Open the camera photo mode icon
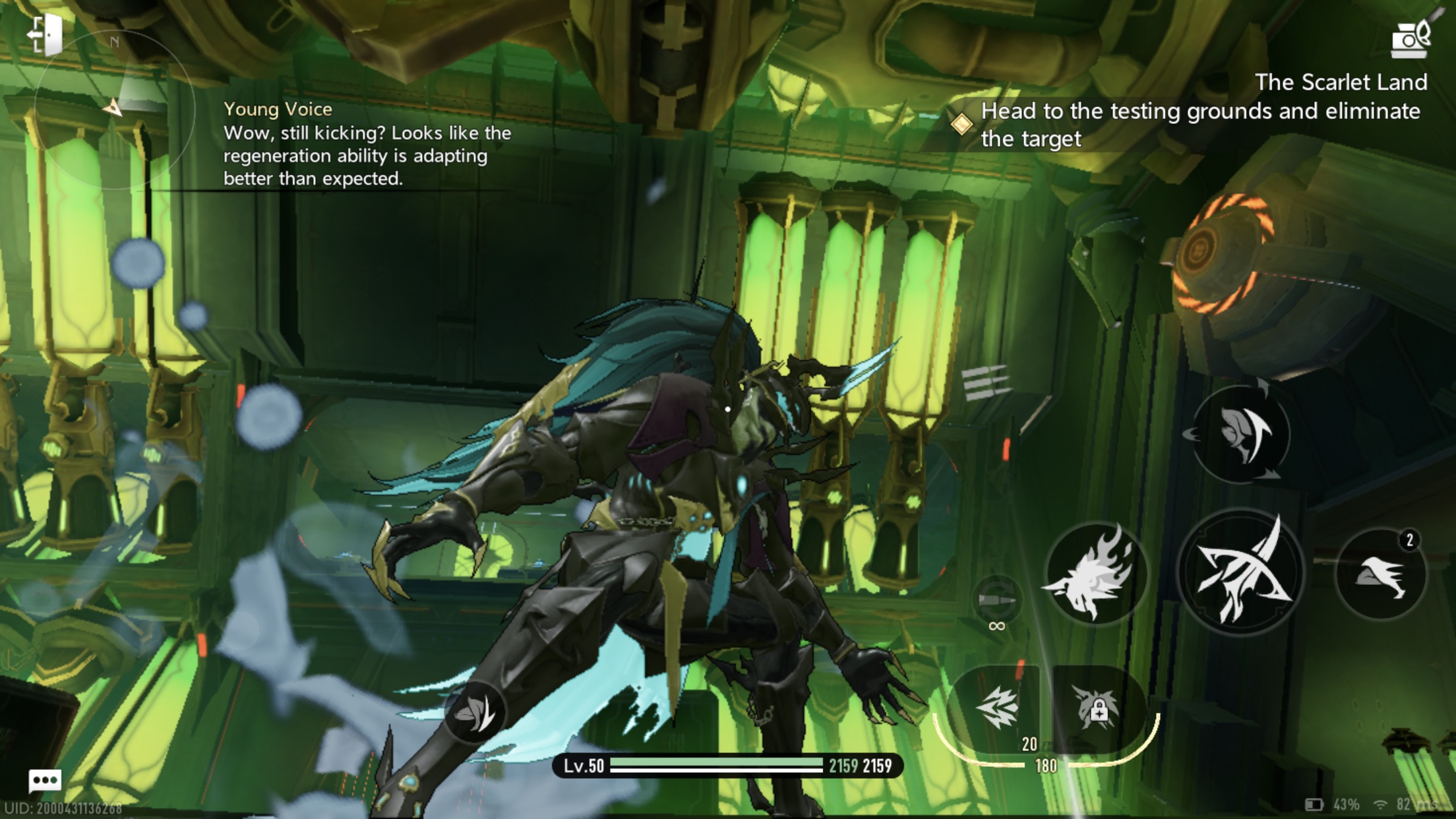Image resolution: width=1456 pixels, height=819 pixels. (1410, 38)
